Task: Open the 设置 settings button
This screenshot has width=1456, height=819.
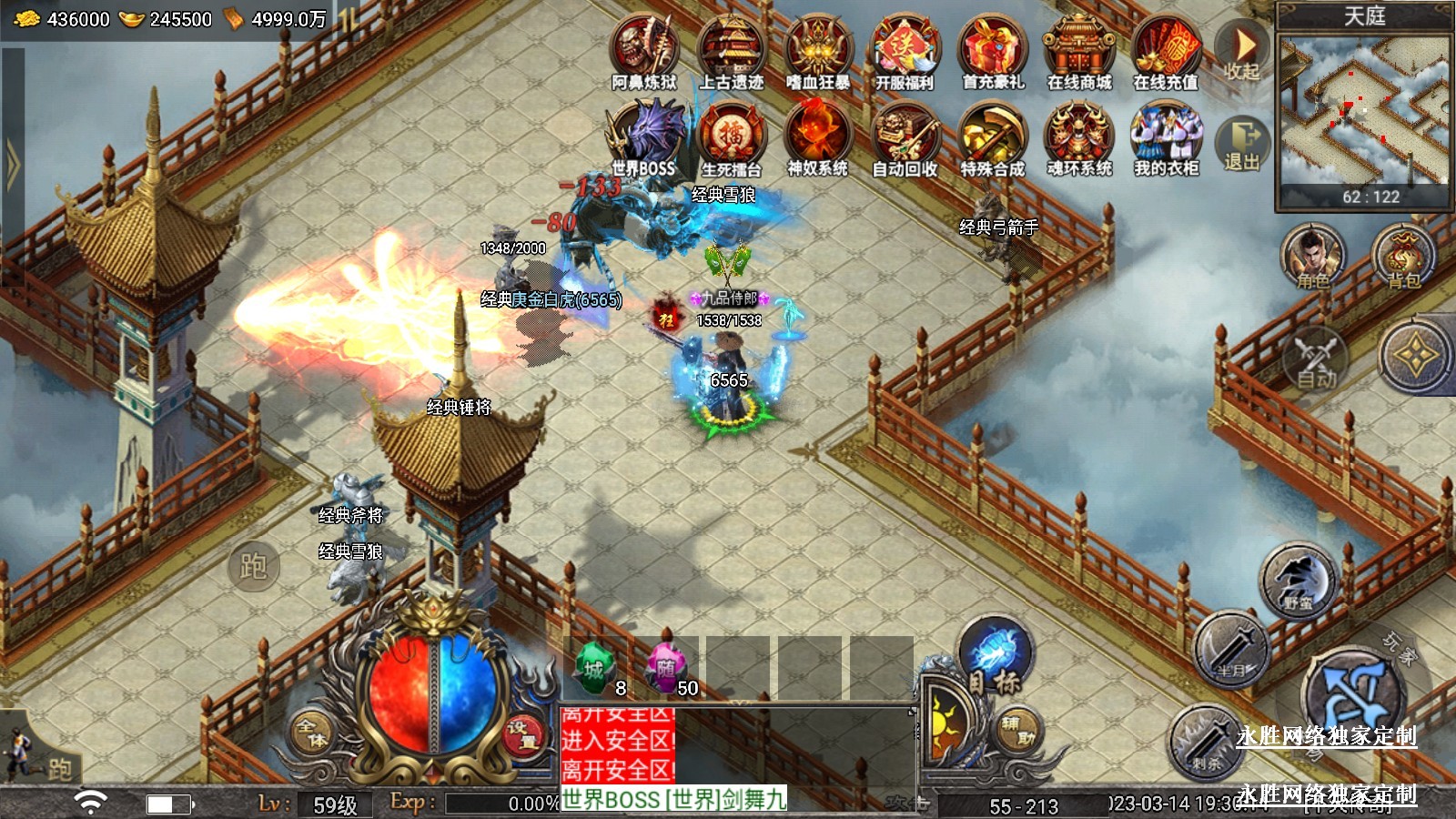Action: [521, 735]
